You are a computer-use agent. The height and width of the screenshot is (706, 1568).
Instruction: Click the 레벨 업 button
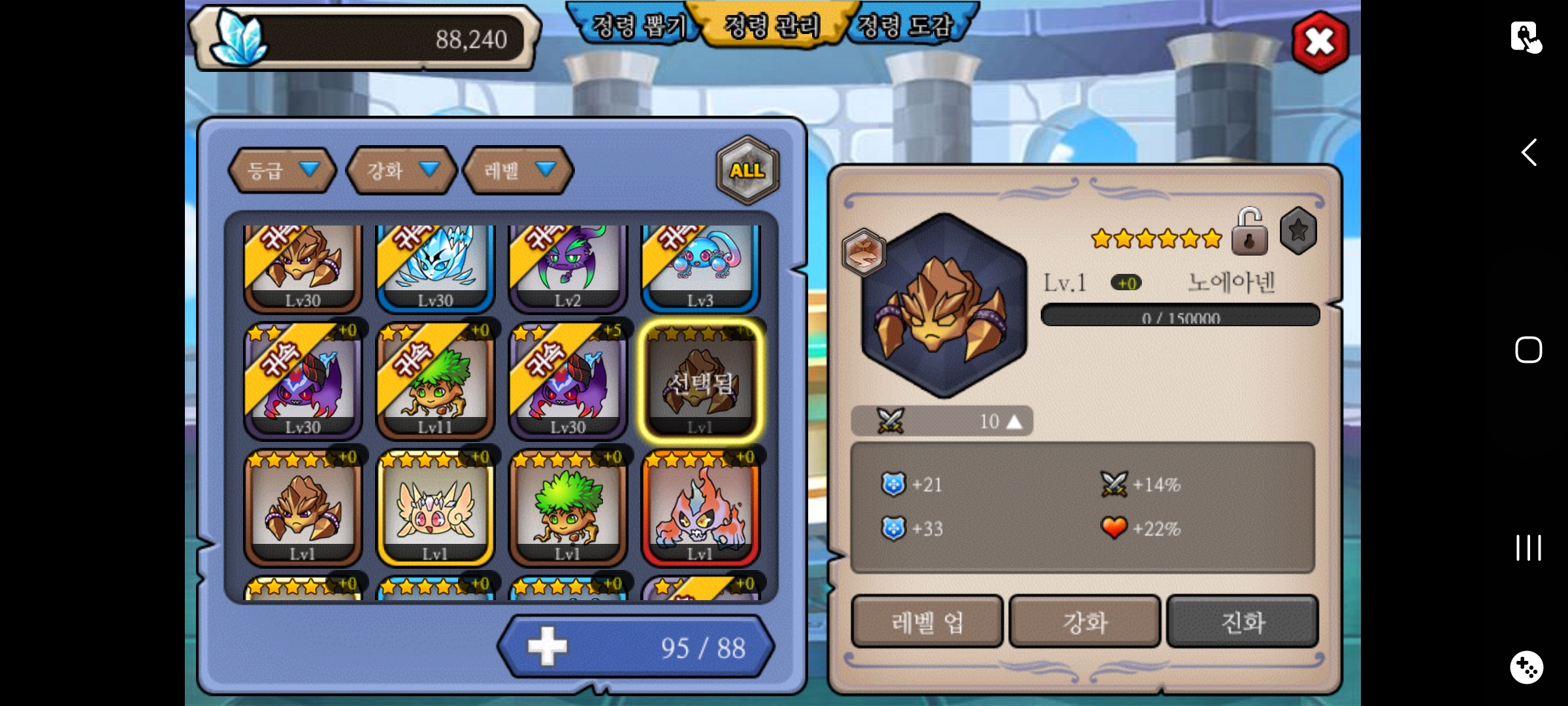pos(926,622)
